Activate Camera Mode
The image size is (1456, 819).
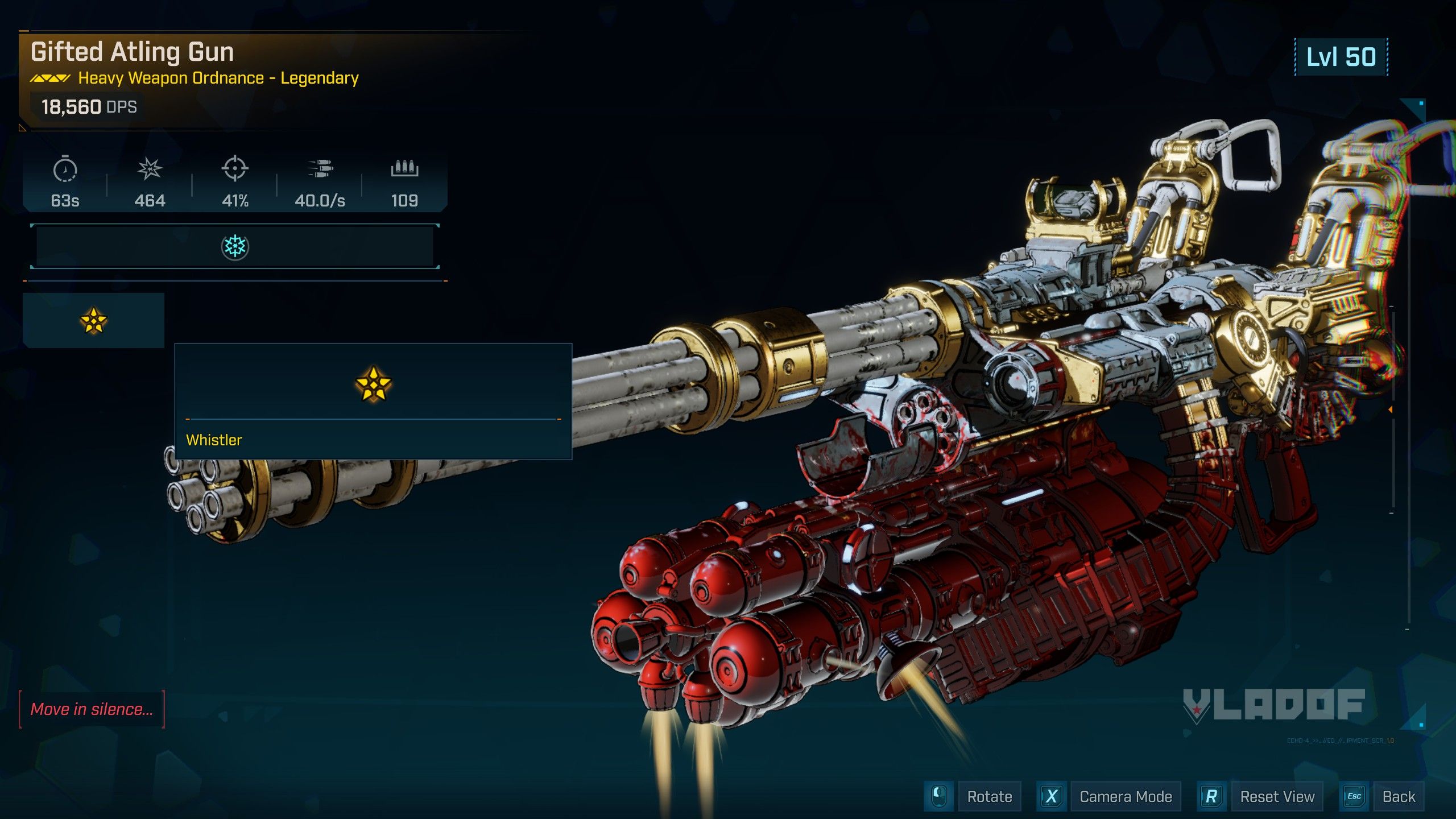coord(1125,797)
